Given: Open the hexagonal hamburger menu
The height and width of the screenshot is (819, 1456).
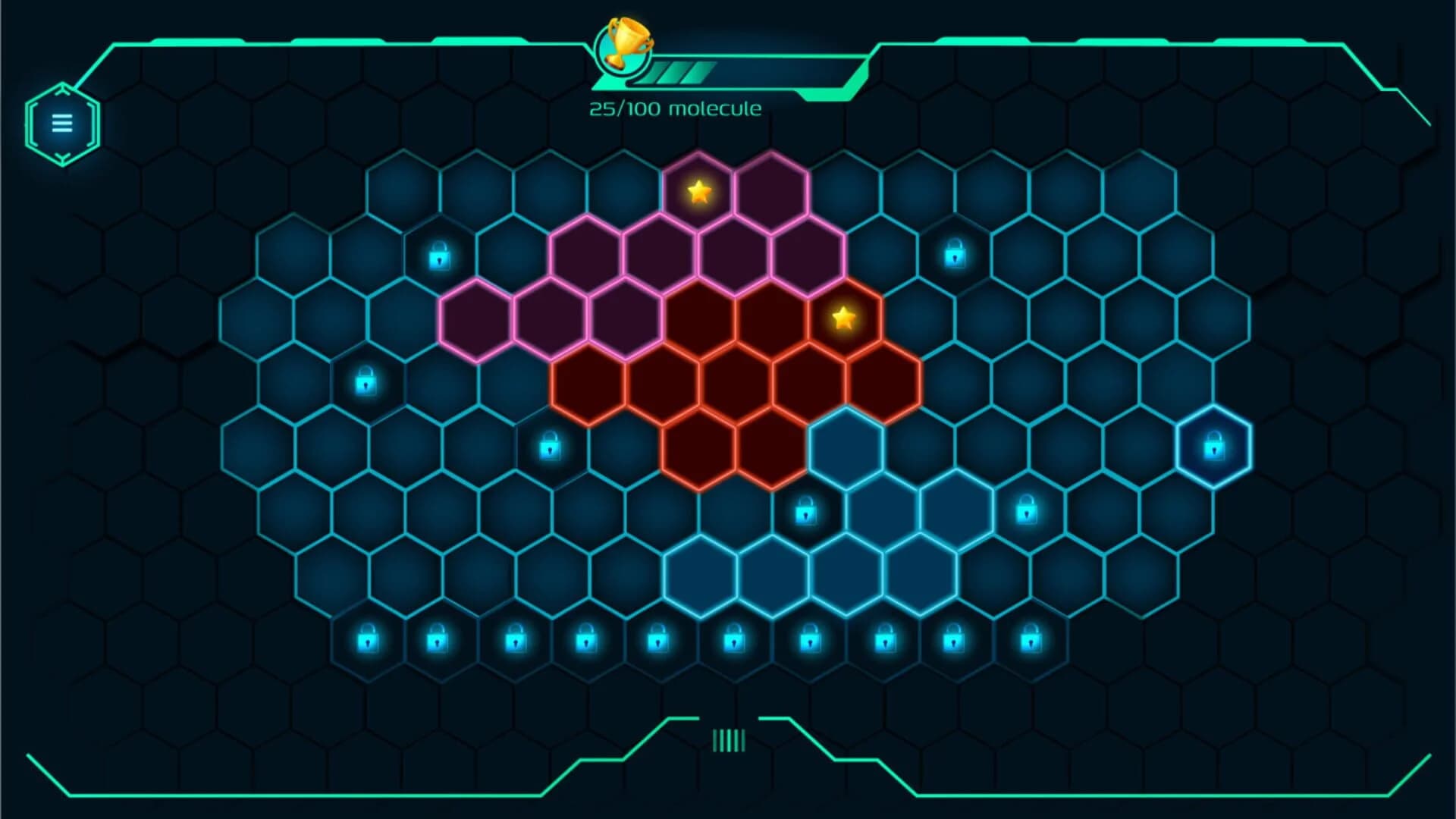Looking at the screenshot, I should [x=62, y=121].
